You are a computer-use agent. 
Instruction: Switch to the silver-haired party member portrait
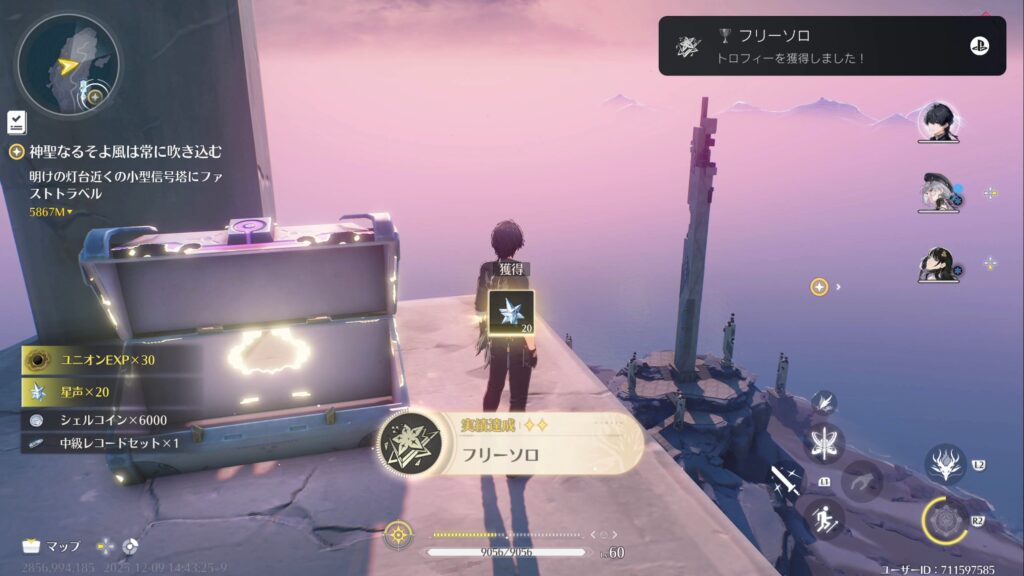pos(939,193)
